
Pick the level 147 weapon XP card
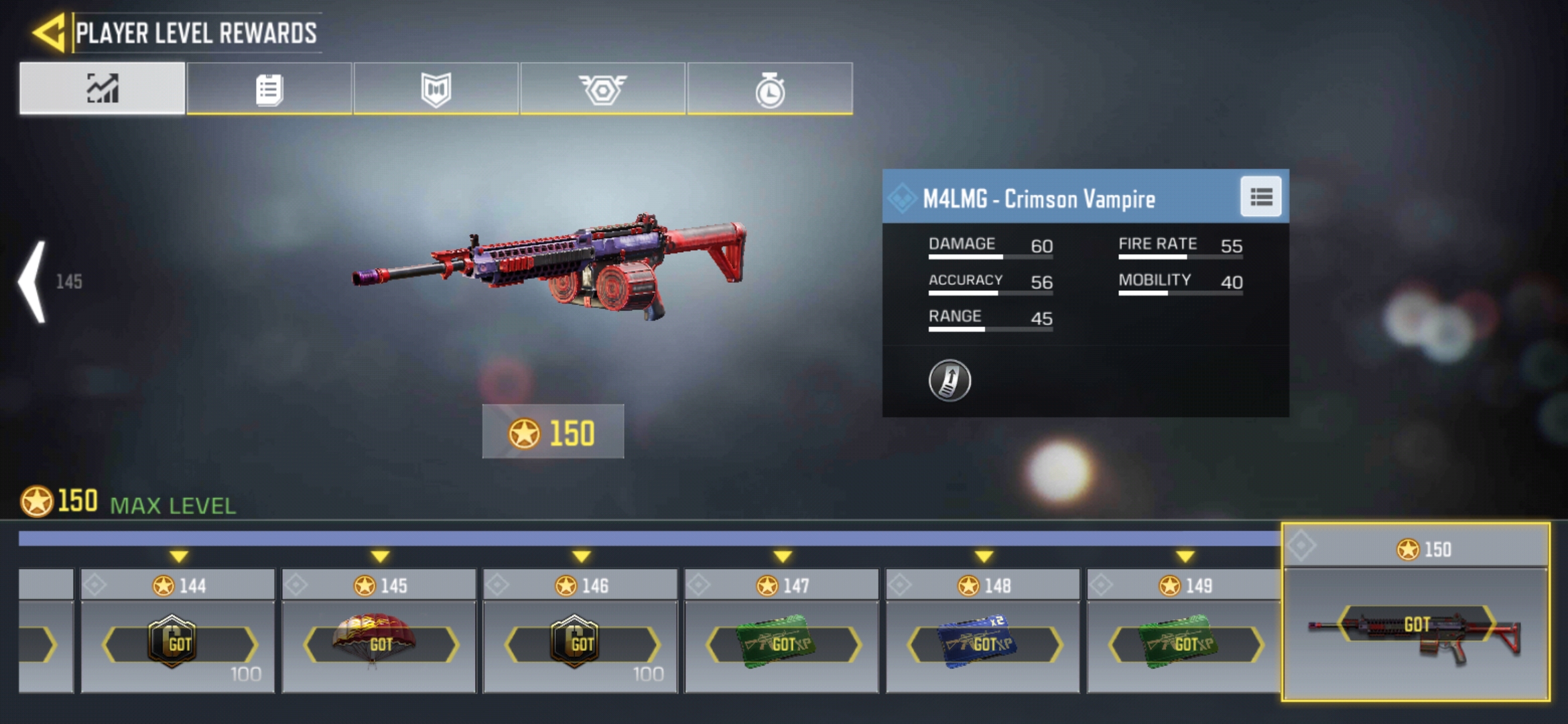coord(781,644)
